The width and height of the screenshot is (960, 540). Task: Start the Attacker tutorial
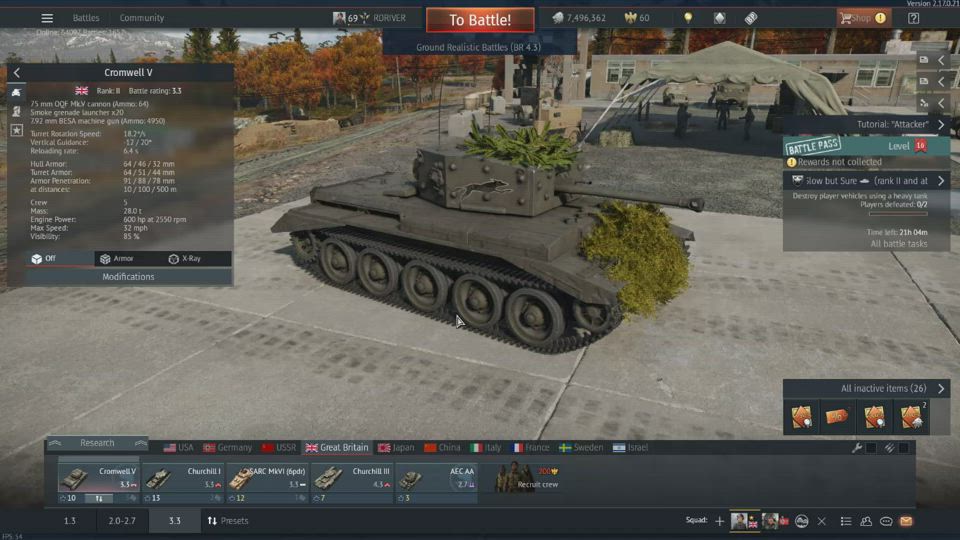coord(900,125)
